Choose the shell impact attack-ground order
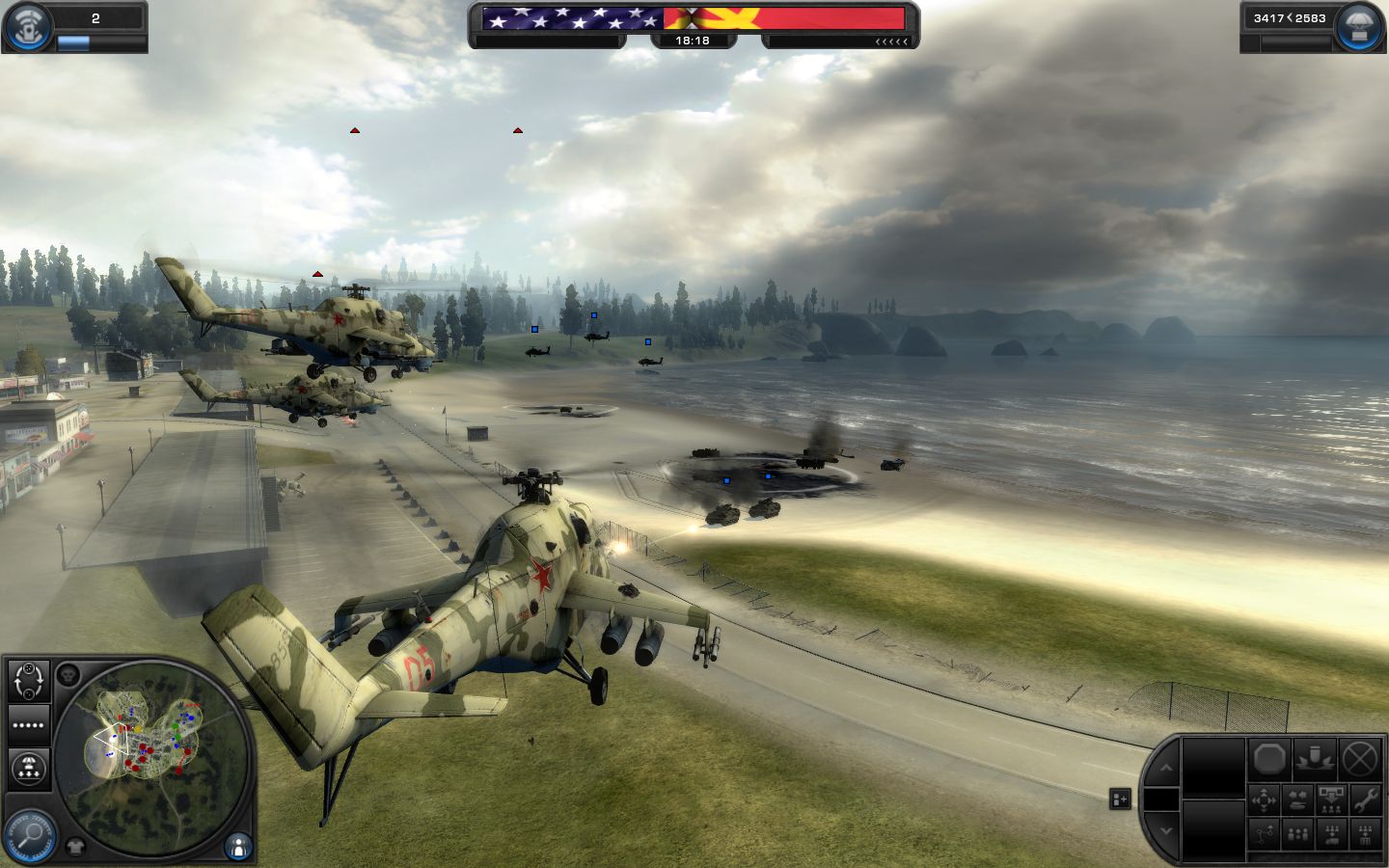1389x868 pixels. (1315, 760)
